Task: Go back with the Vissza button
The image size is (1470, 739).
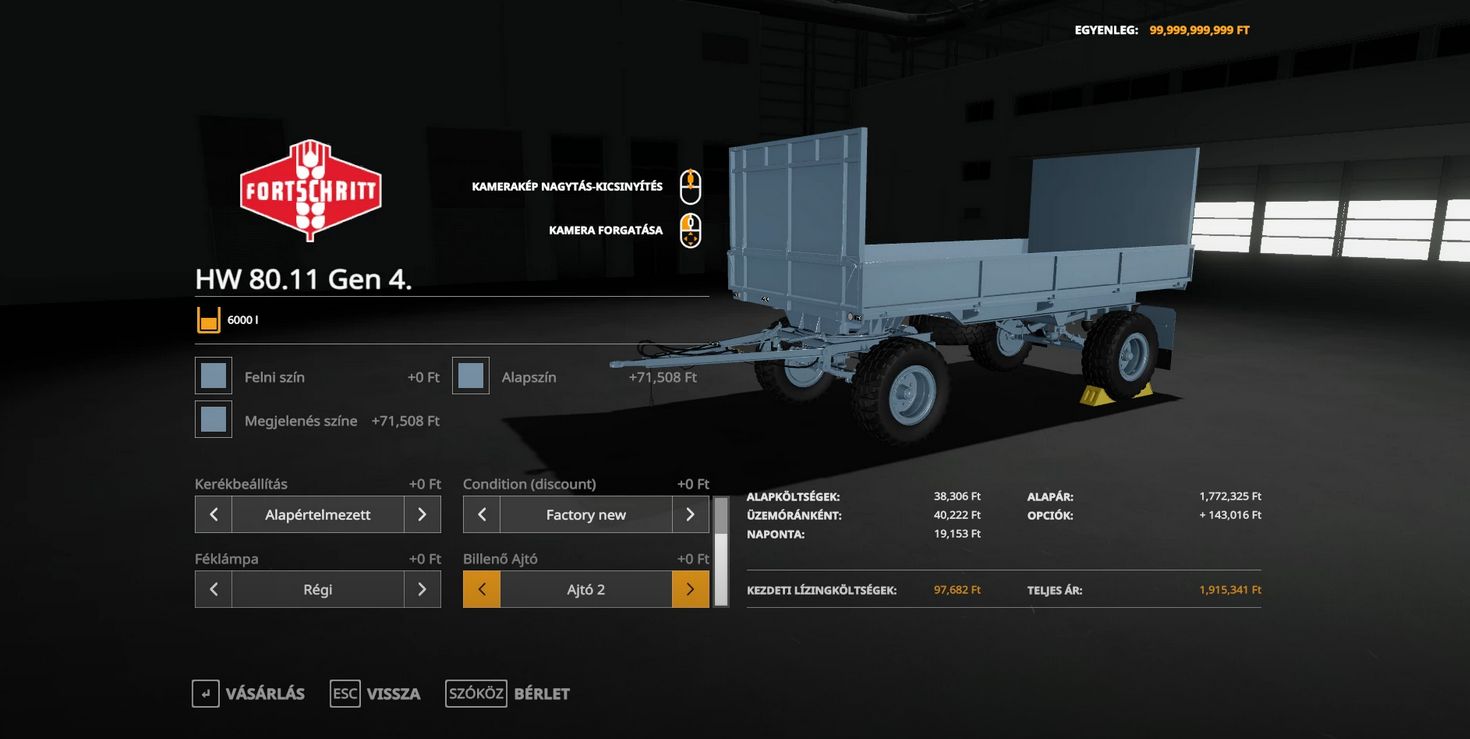Action: point(375,694)
